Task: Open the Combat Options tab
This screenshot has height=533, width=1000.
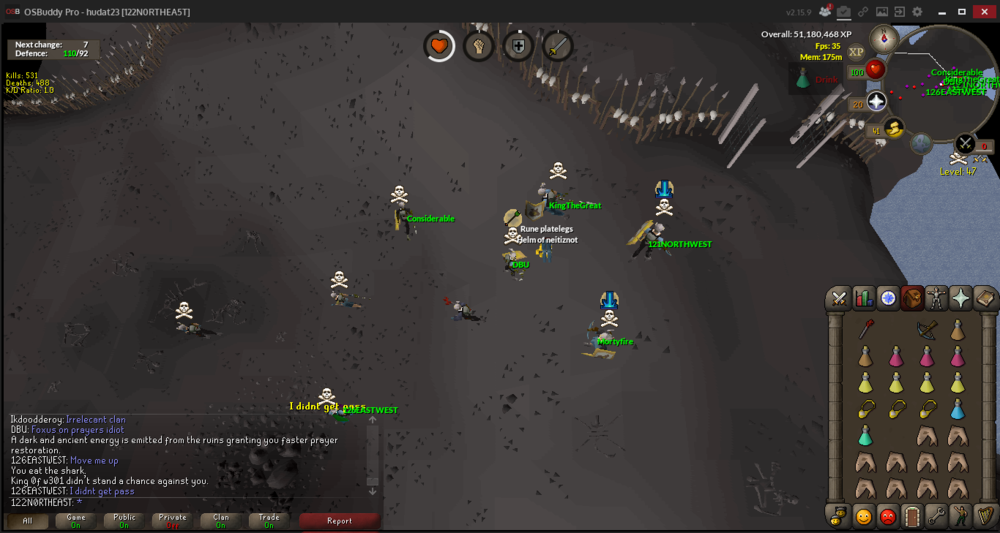Action: pyautogui.click(x=839, y=298)
